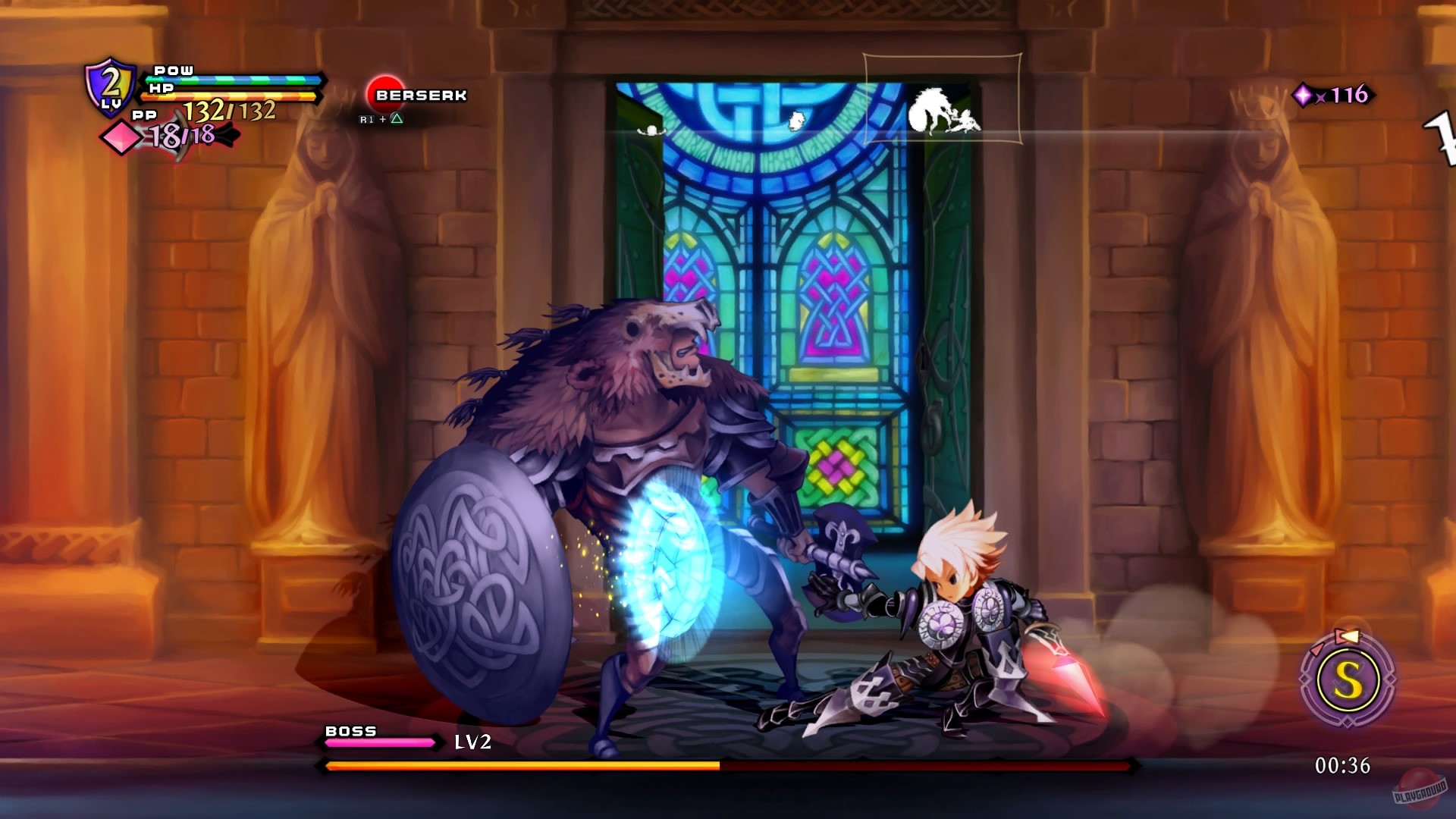The width and height of the screenshot is (1456, 819).
Task: Click the triangle button prompt near Berserk
Action: [397, 120]
